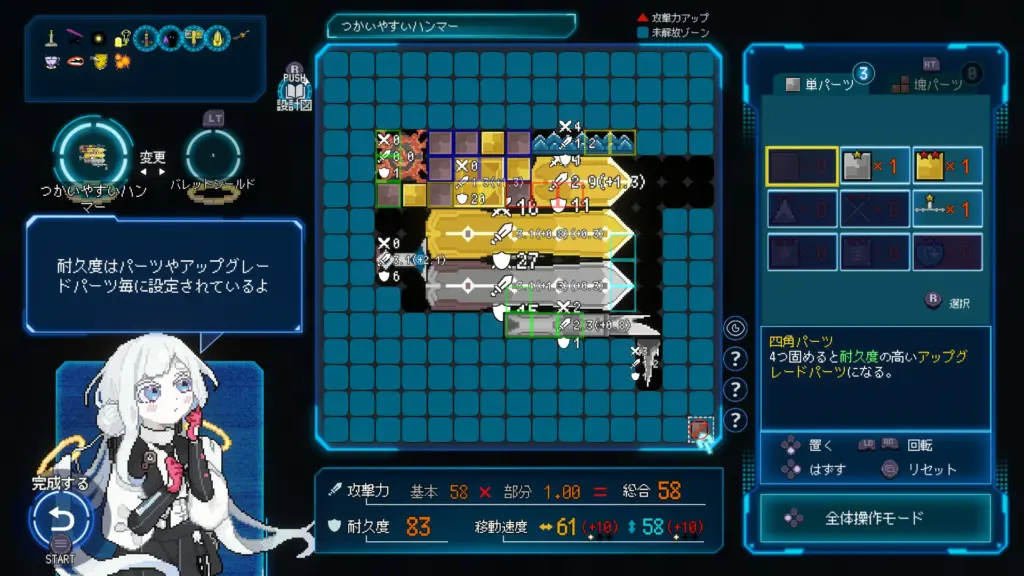
Task: Select the つかいやすいハンマー weapon ring
Action: point(92,152)
